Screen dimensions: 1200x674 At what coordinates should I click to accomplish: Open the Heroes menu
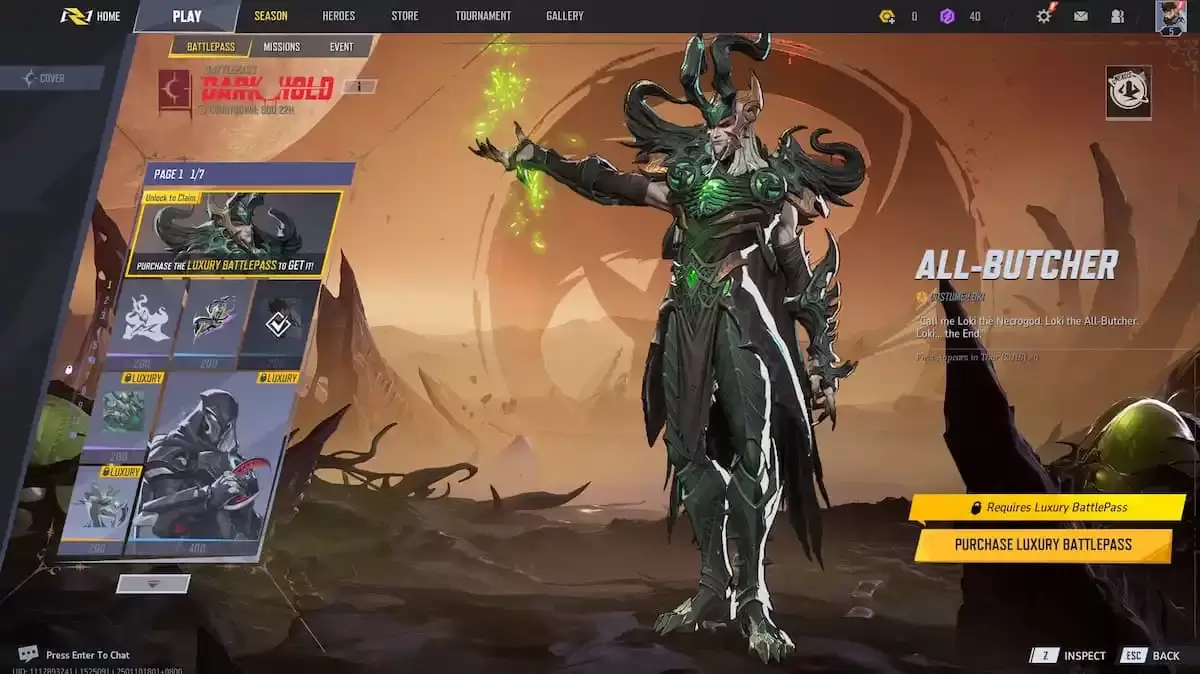pyautogui.click(x=338, y=16)
